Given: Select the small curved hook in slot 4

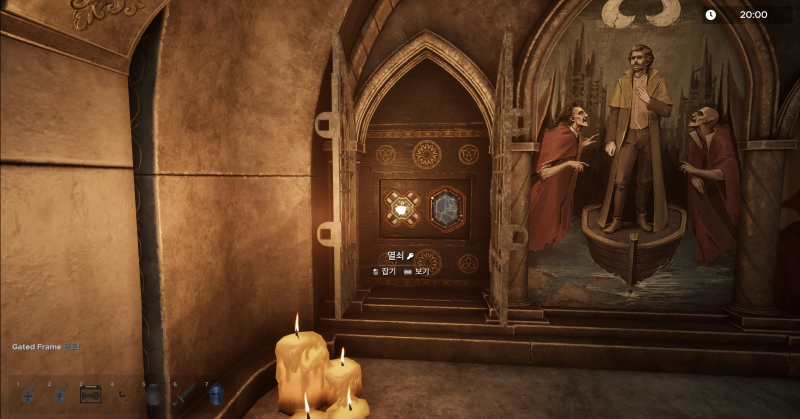Looking at the screenshot, I should tap(122, 396).
